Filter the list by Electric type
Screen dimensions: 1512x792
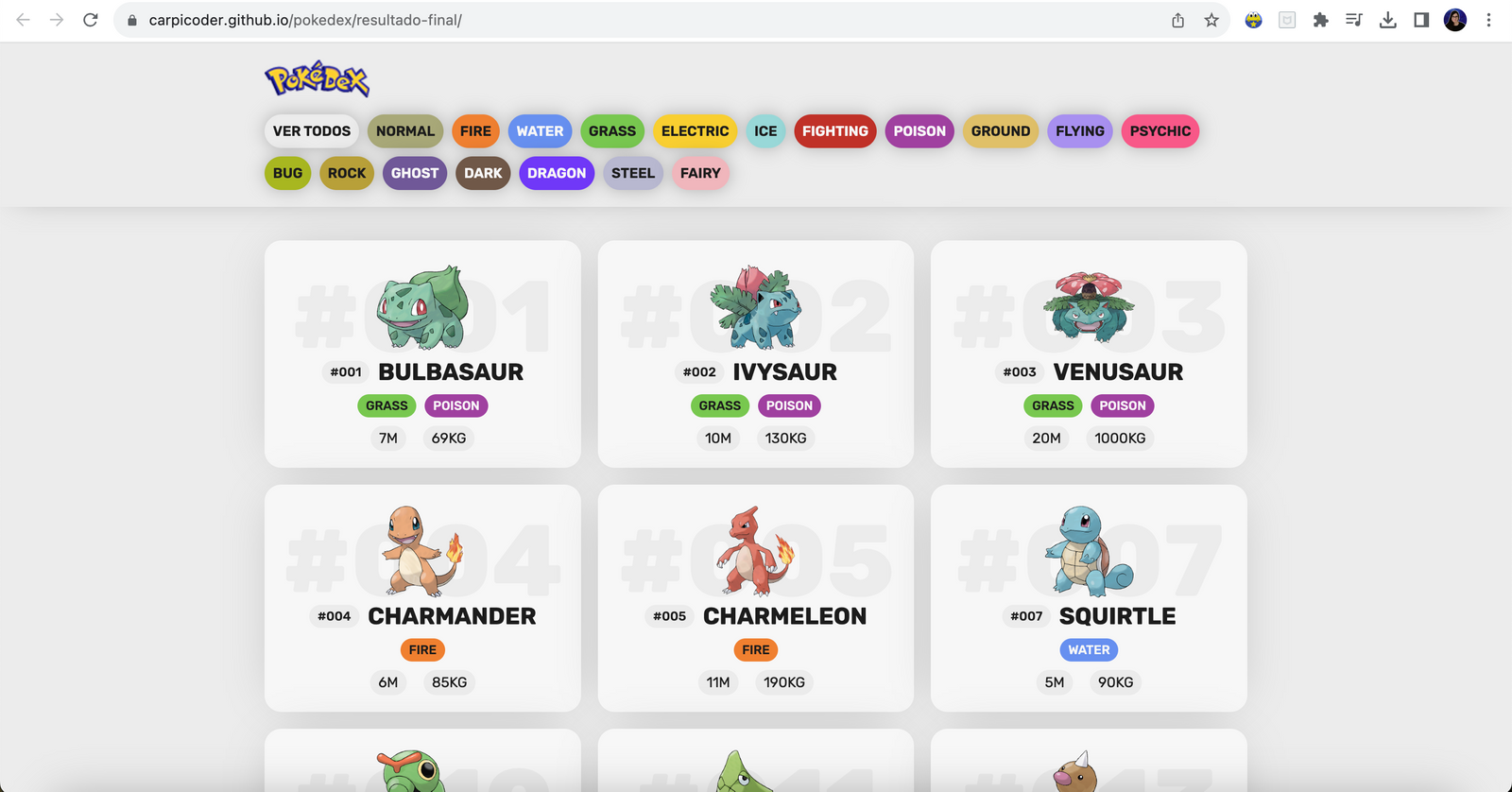pyautogui.click(x=695, y=131)
